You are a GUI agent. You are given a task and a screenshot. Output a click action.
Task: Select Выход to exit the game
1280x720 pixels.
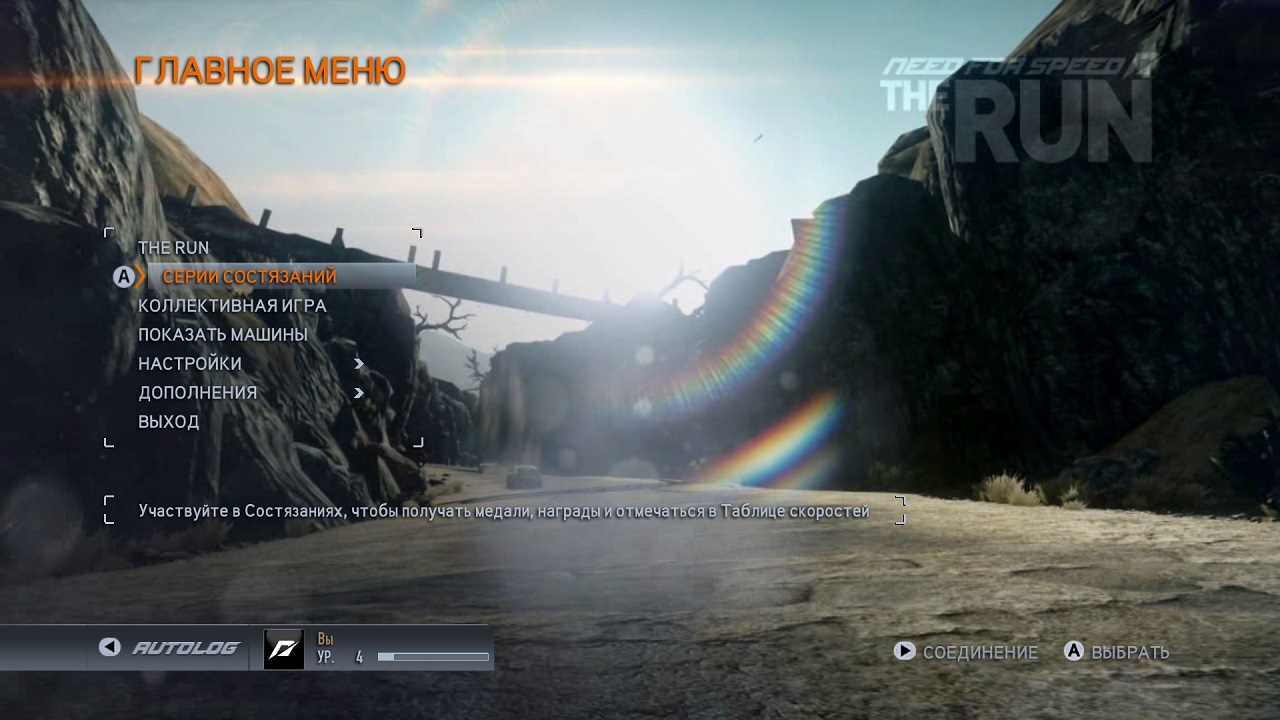(169, 421)
